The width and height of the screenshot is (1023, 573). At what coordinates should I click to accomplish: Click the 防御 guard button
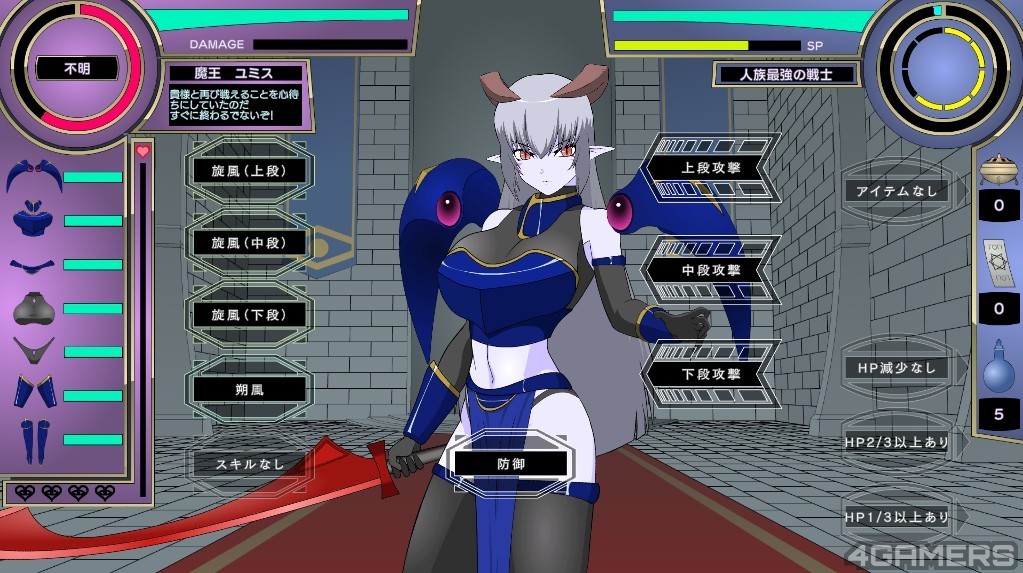(511, 464)
